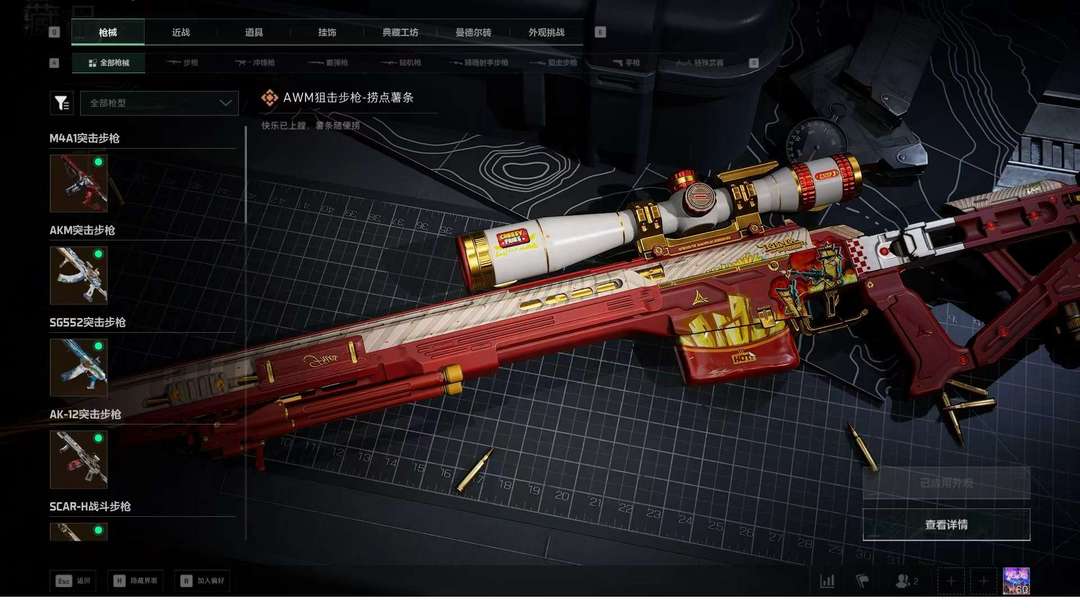This screenshot has width=1080, height=608.
Task: Filter by the 冲锋枪 submachine gun category
Action: pos(254,63)
